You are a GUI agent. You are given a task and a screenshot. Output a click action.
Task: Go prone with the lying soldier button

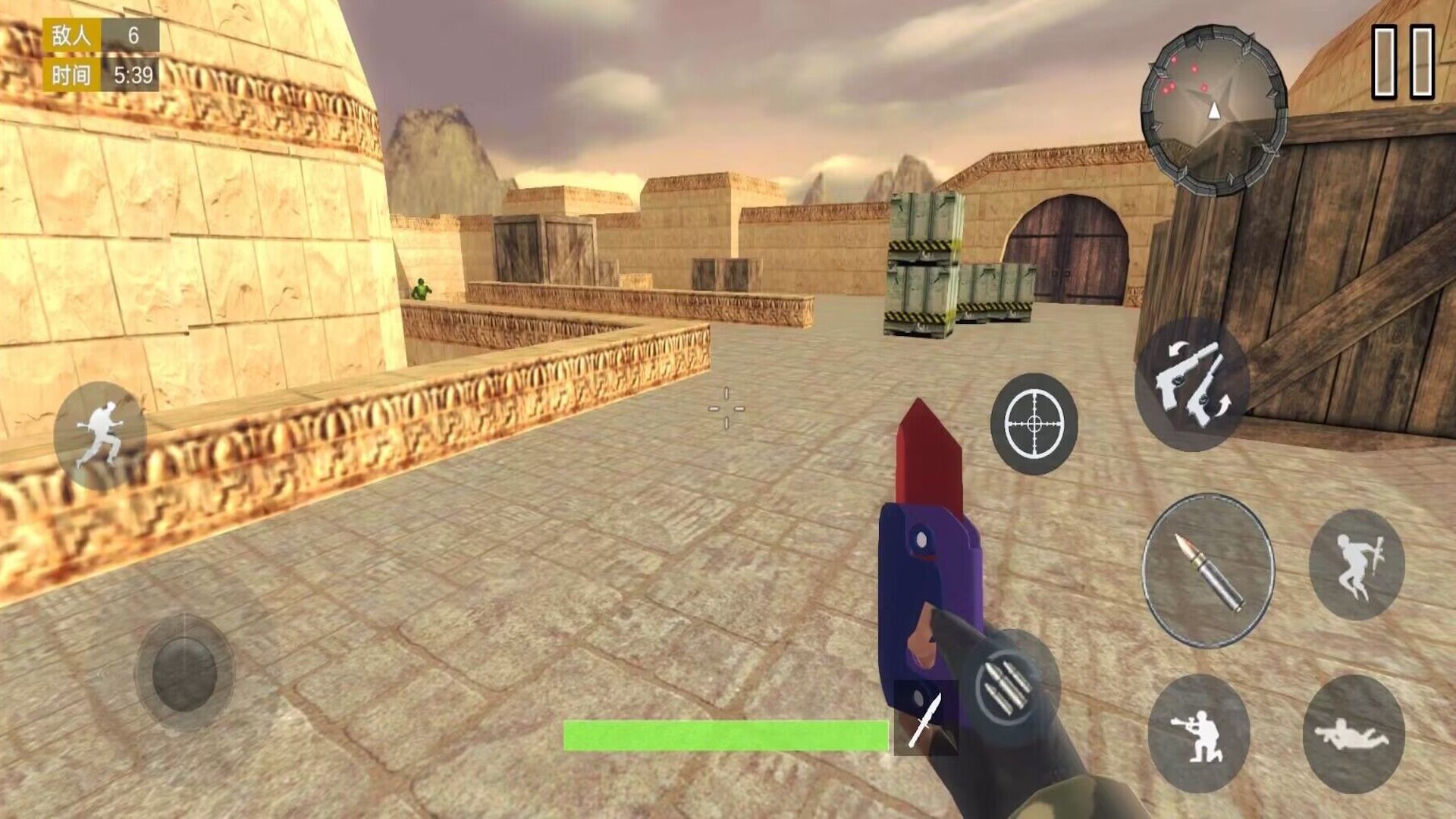[1354, 734]
